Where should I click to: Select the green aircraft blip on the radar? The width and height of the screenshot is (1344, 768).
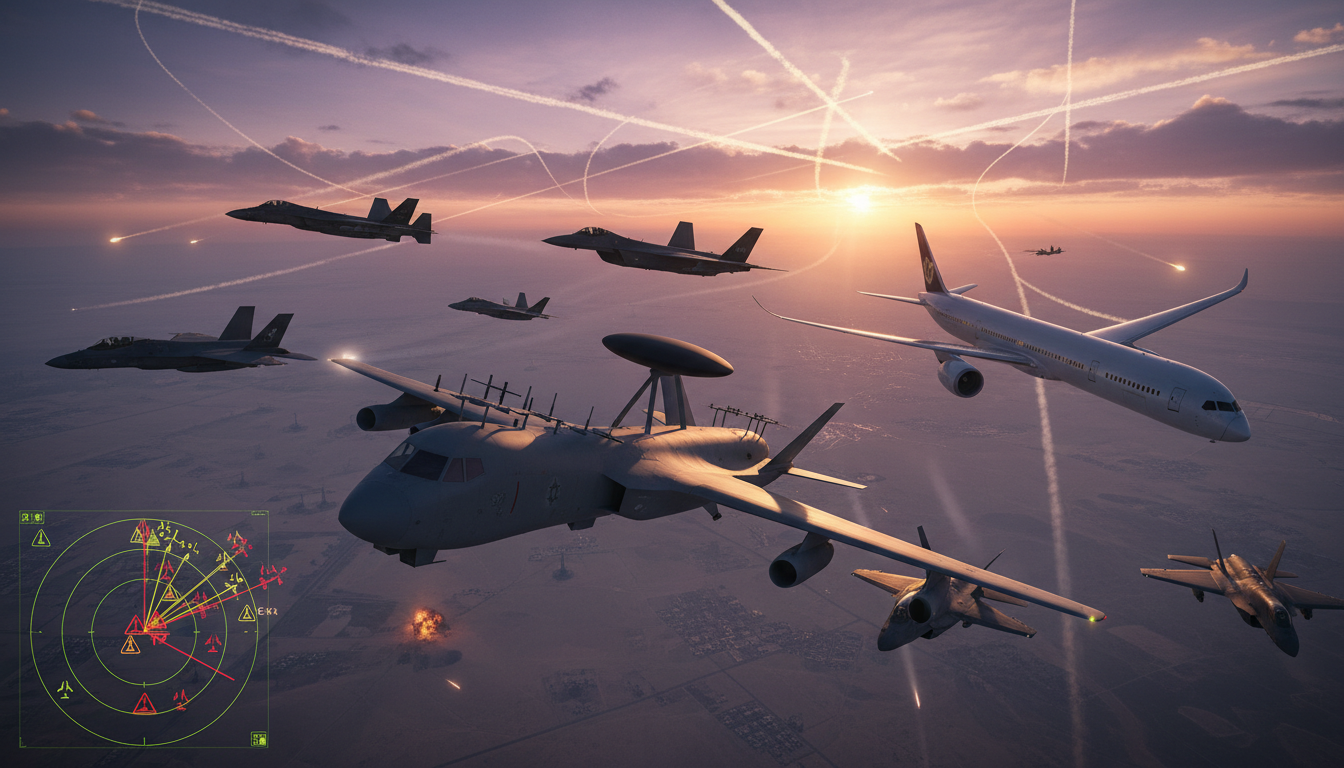(x=65, y=689)
